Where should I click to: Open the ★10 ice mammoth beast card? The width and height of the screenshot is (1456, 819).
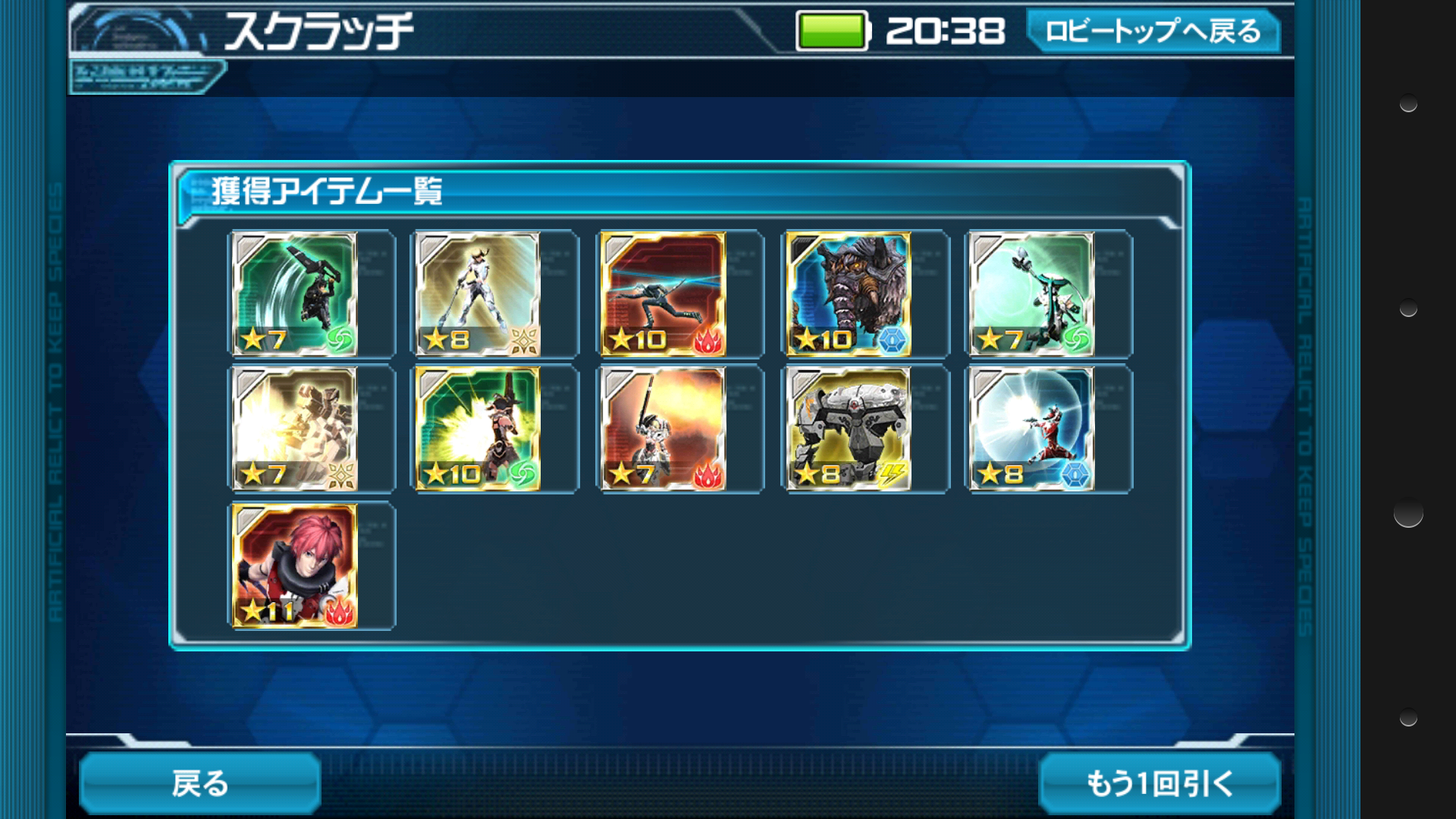(848, 294)
